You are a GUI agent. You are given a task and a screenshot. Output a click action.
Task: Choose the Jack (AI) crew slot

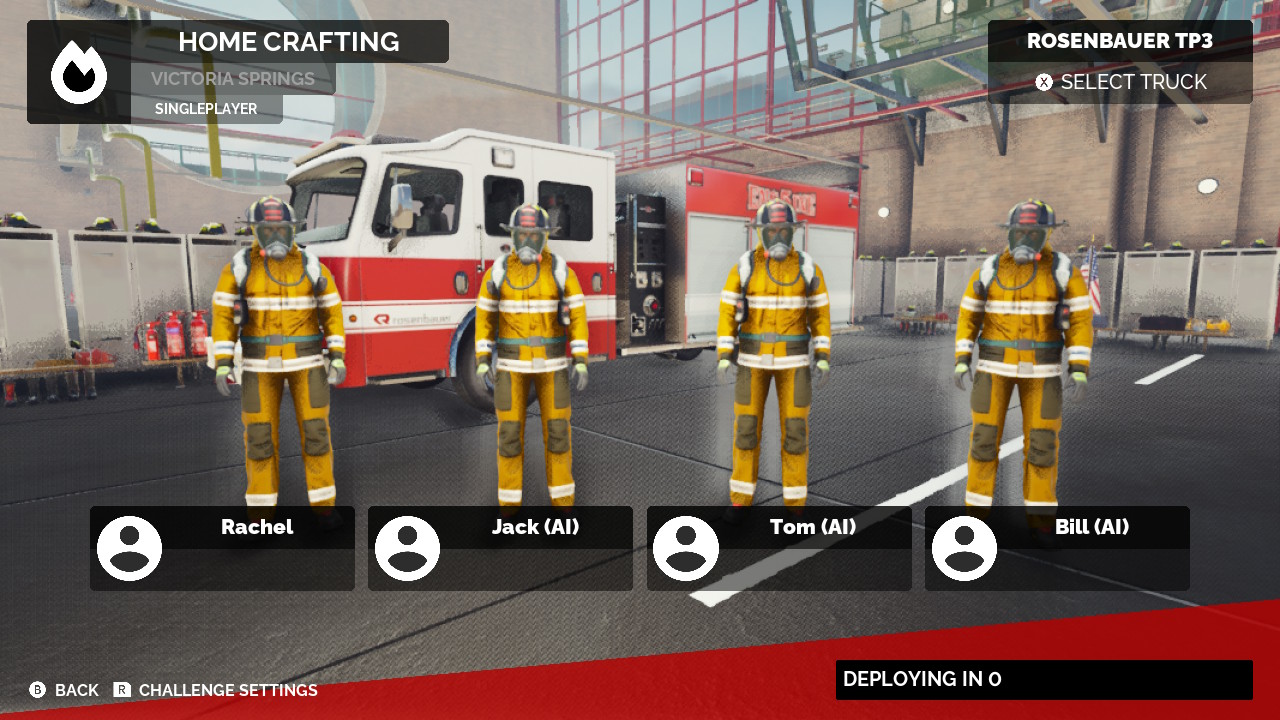[500, 548]
